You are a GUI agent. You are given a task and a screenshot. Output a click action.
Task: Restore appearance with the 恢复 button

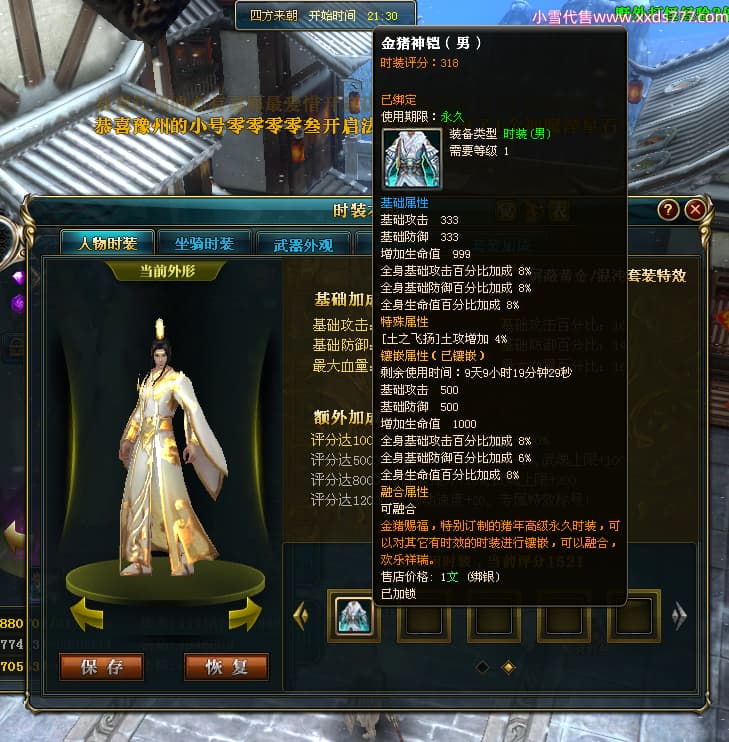[x=226, y=667]
